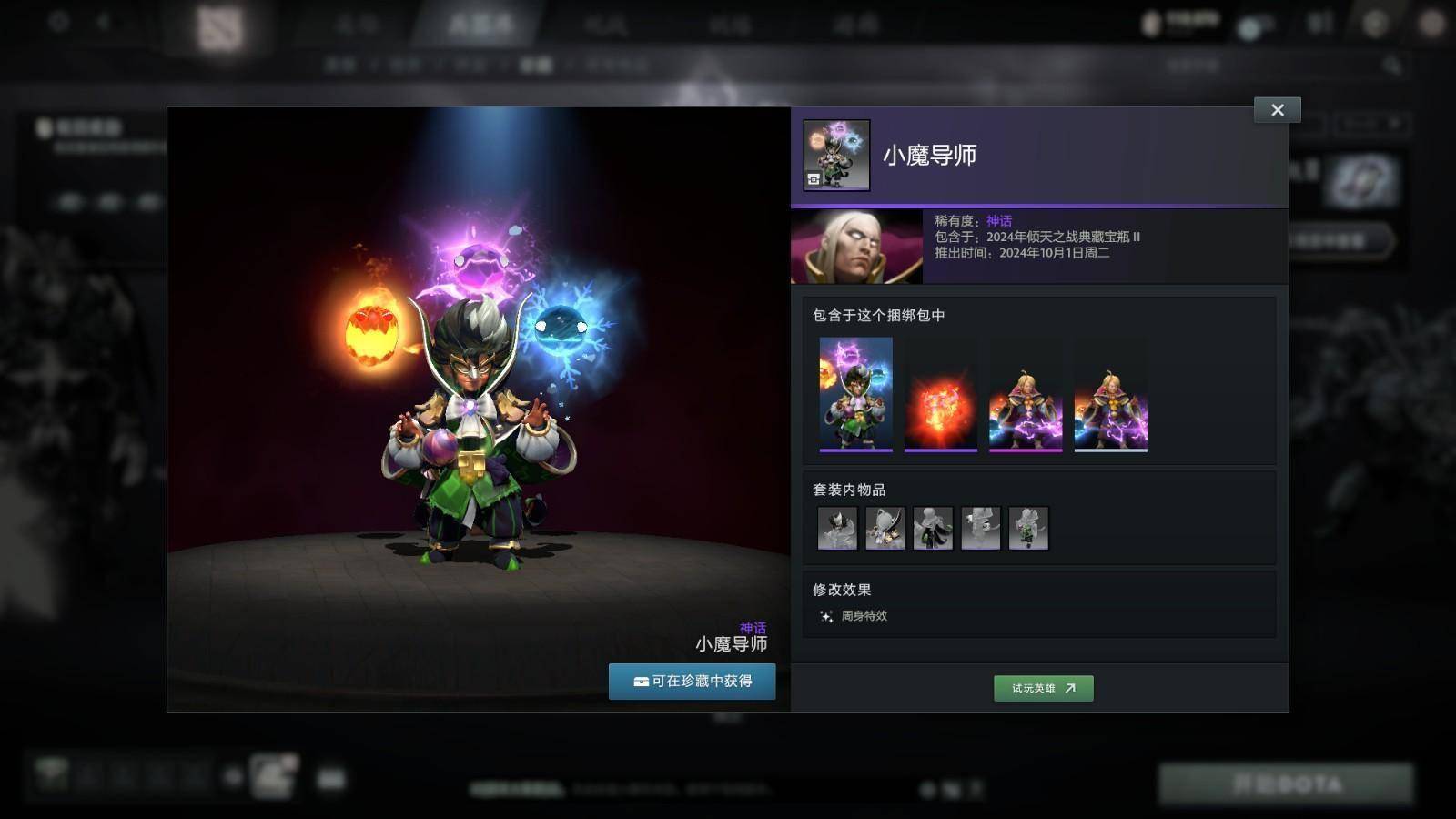Image resolution: width=1456 pixels, height=819 pixels.
Task: Select the fiery orange explosion bundle thumbnail
Action: (x=940, y=394)
